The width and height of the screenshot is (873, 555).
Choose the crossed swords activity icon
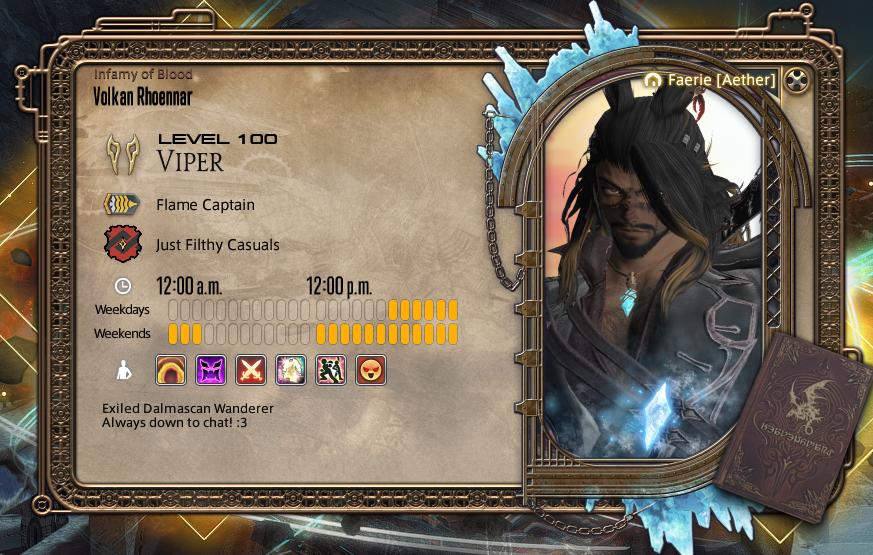tap(251, 370)
